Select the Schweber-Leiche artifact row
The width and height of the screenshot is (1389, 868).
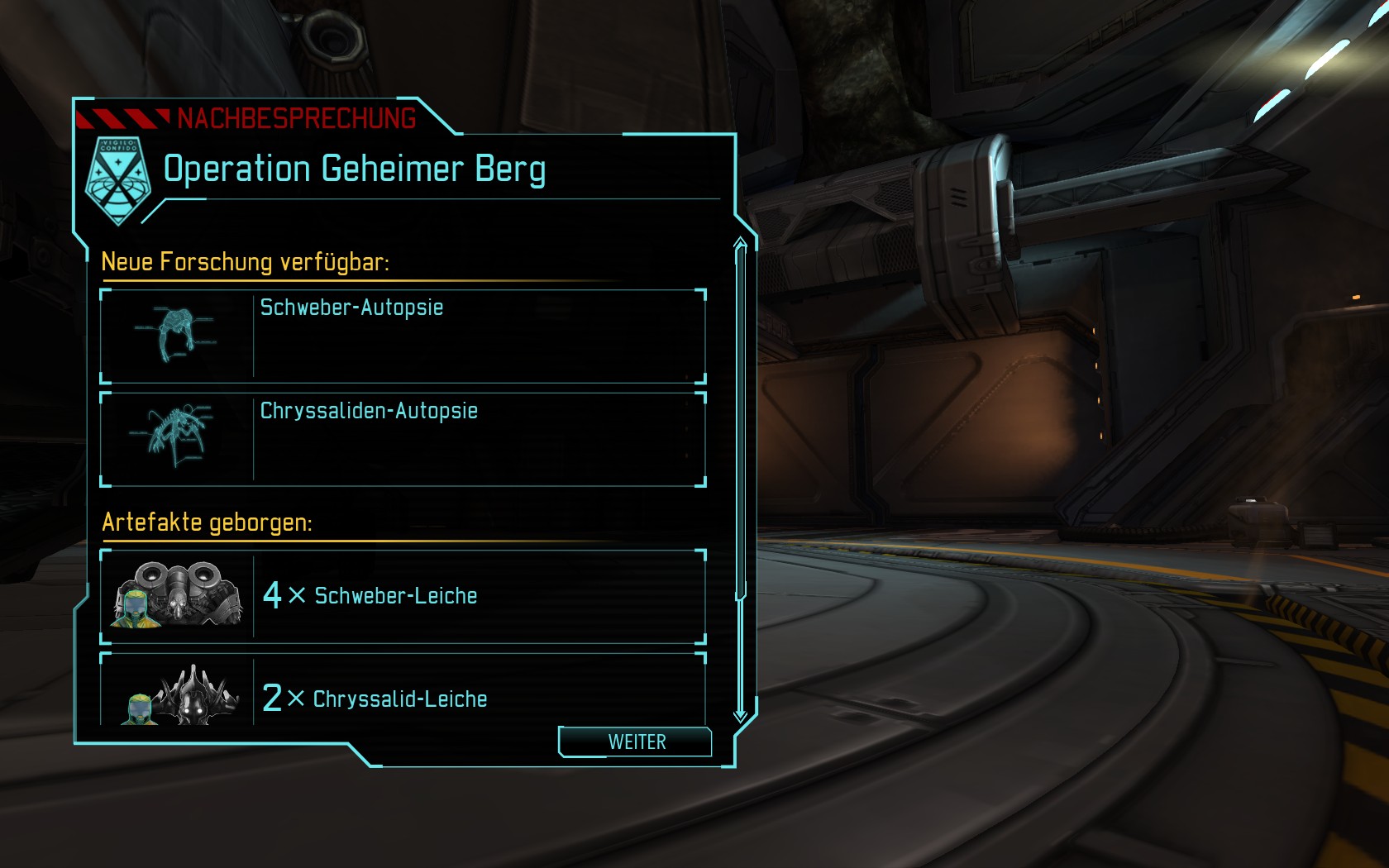(x=403, y=596)
